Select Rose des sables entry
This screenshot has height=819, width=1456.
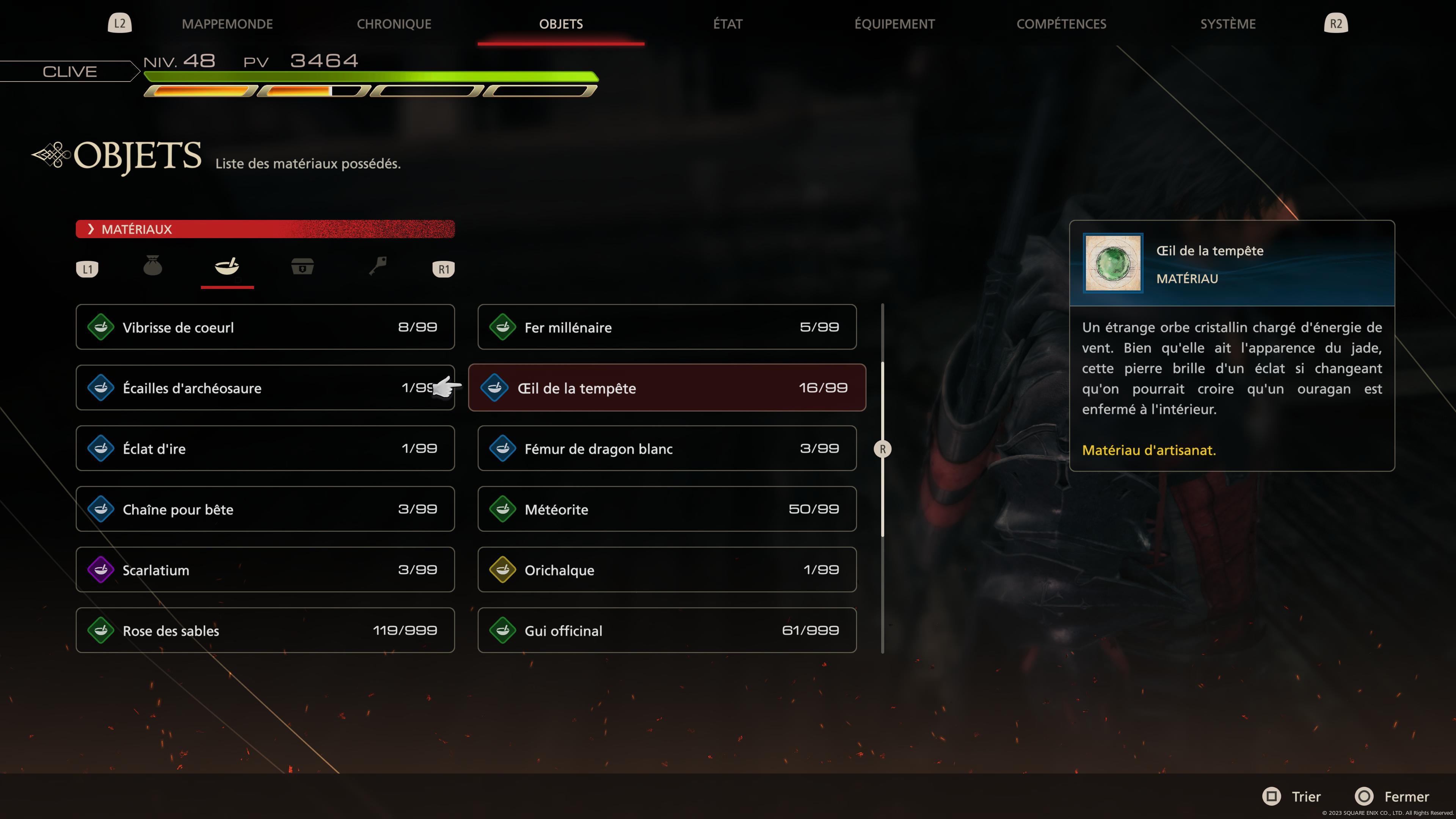coord(265,630)
